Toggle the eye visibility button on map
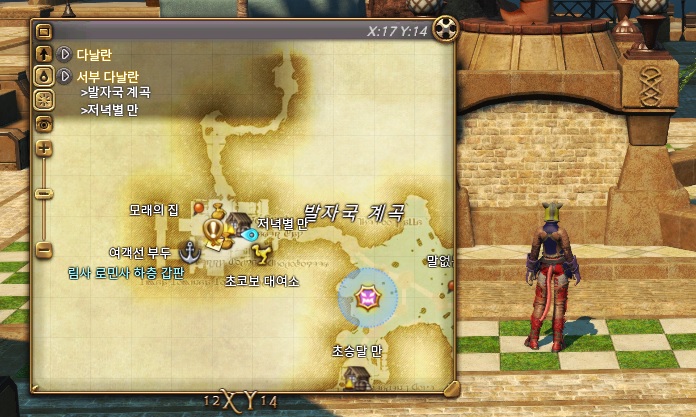Screen dimensions: 696x417 point(43,122)
